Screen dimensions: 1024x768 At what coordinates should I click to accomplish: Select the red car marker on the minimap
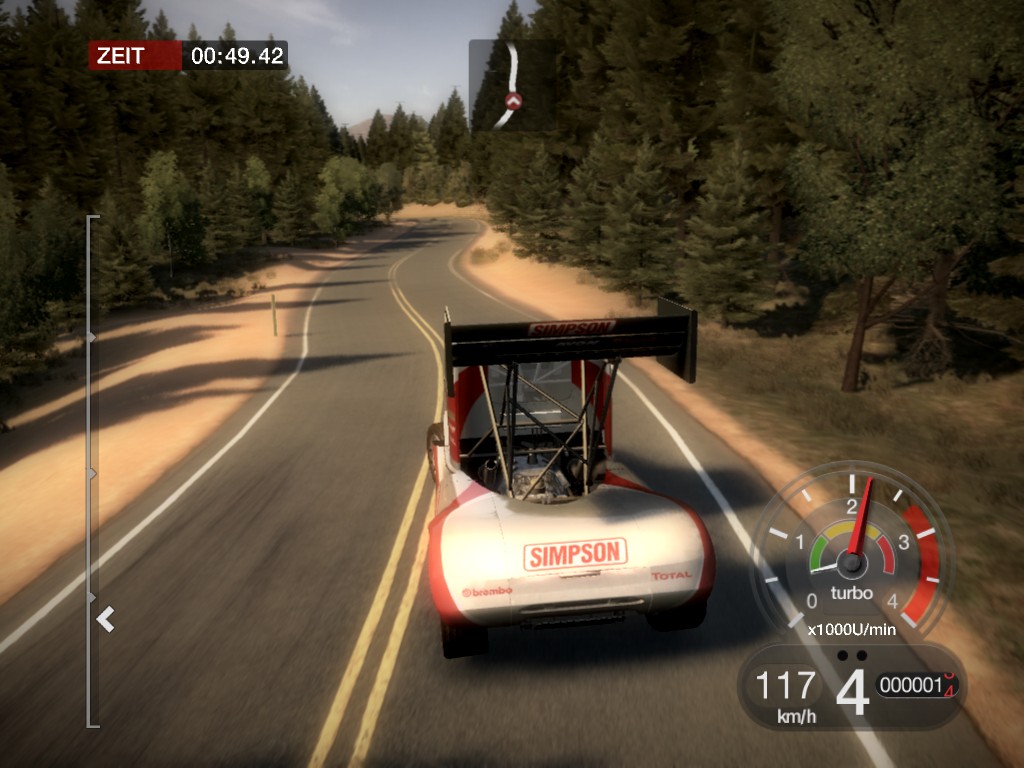(x=514, y=100)
